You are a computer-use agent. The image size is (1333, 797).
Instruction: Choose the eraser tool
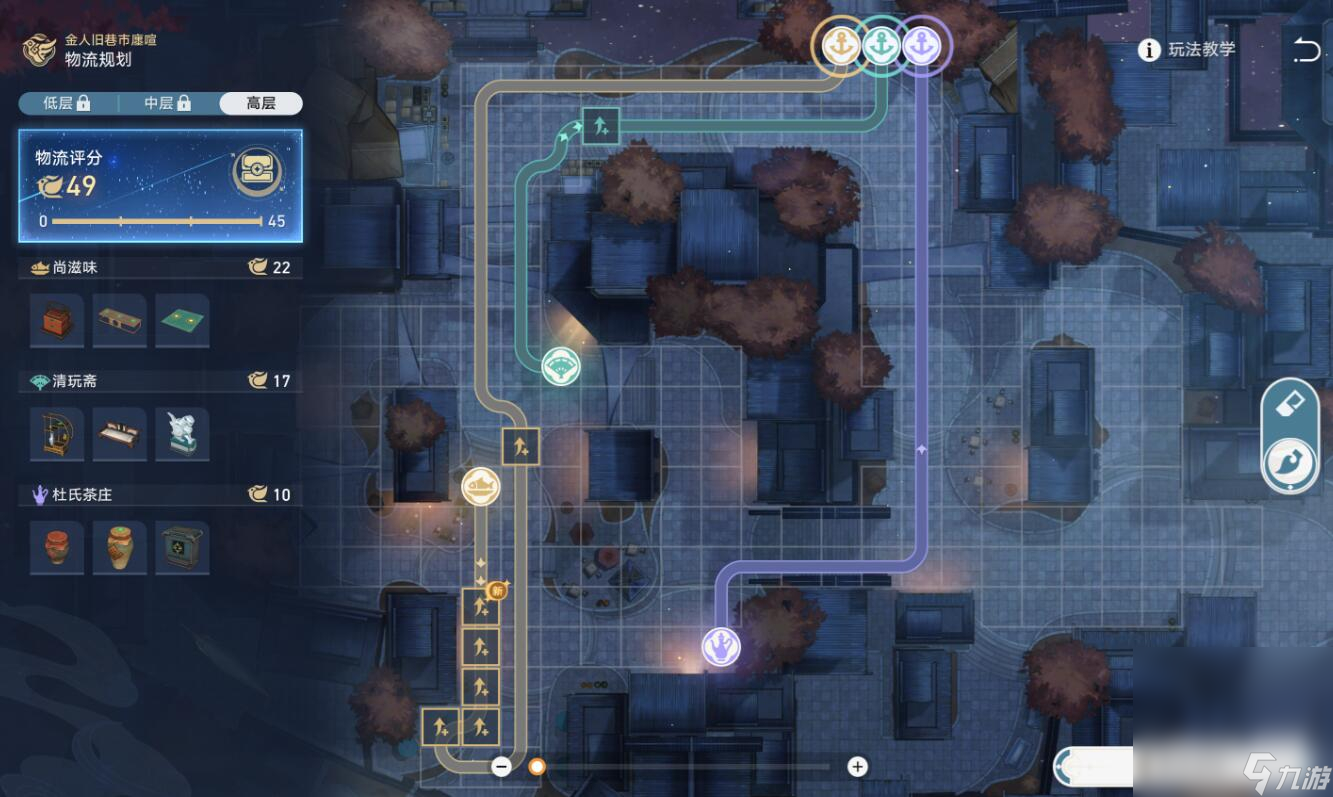point(1290,405)
